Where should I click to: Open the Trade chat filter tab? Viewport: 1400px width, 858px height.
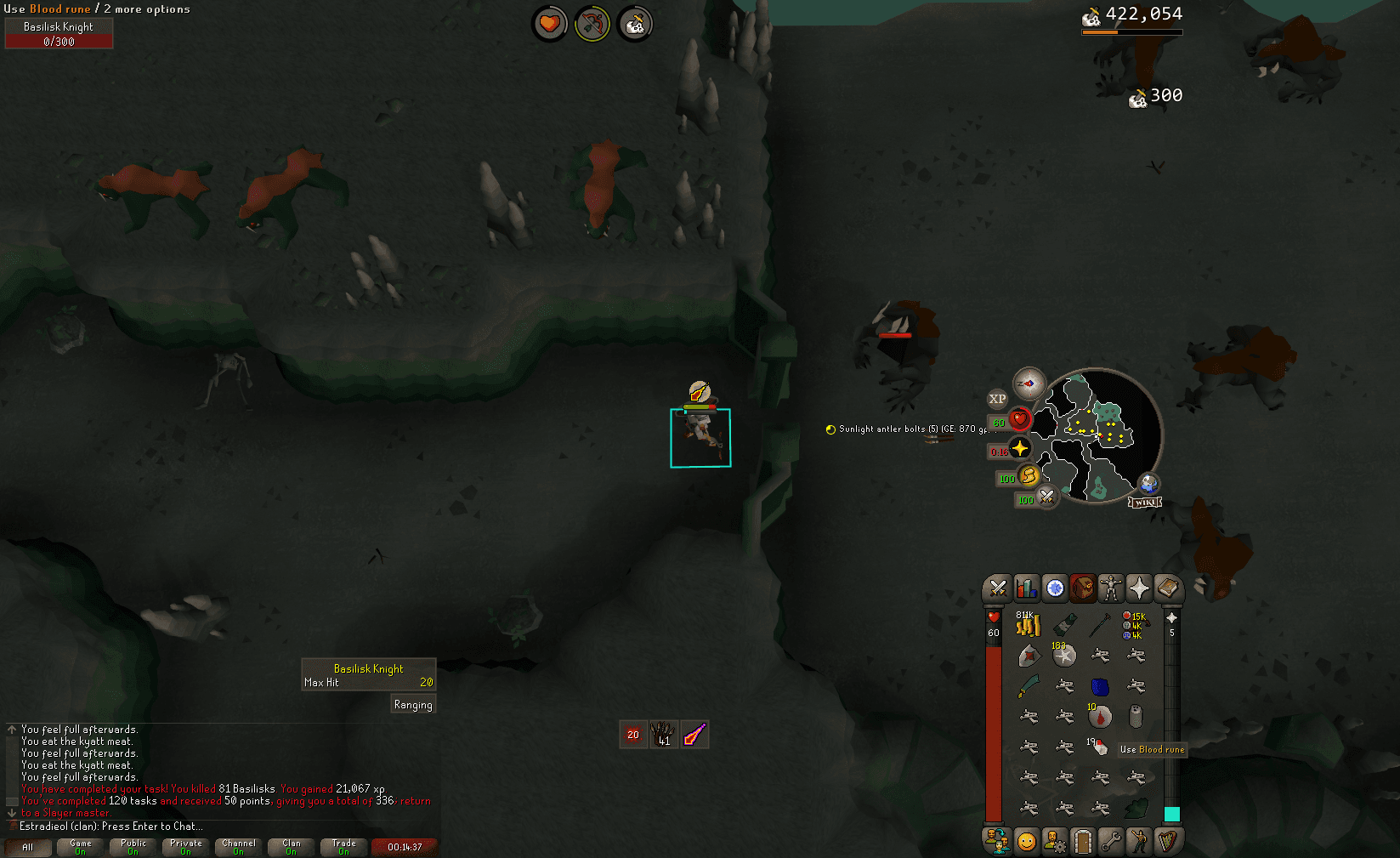click(x=344, y=847)
